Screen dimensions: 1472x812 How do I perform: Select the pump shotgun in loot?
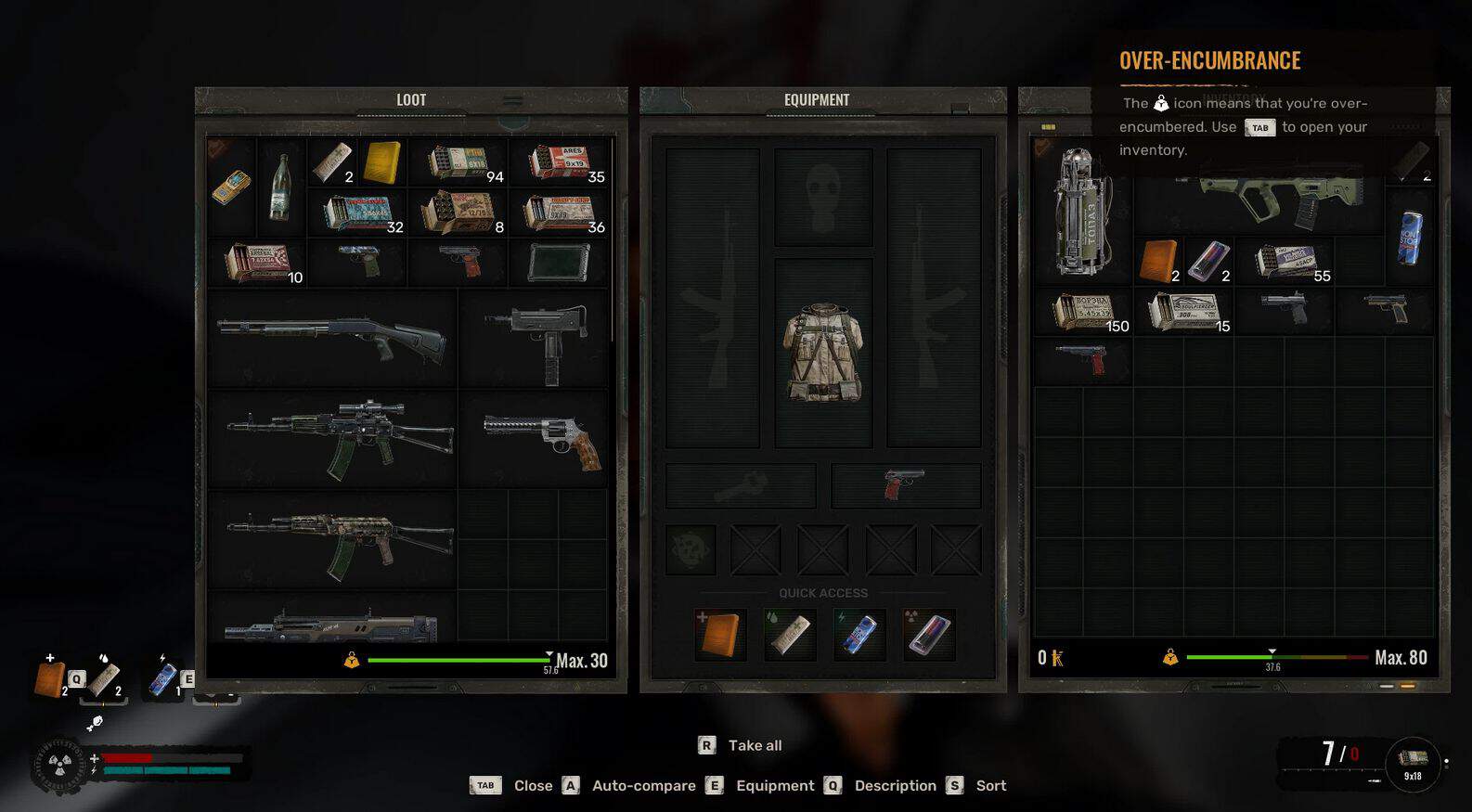click(331, 337)
